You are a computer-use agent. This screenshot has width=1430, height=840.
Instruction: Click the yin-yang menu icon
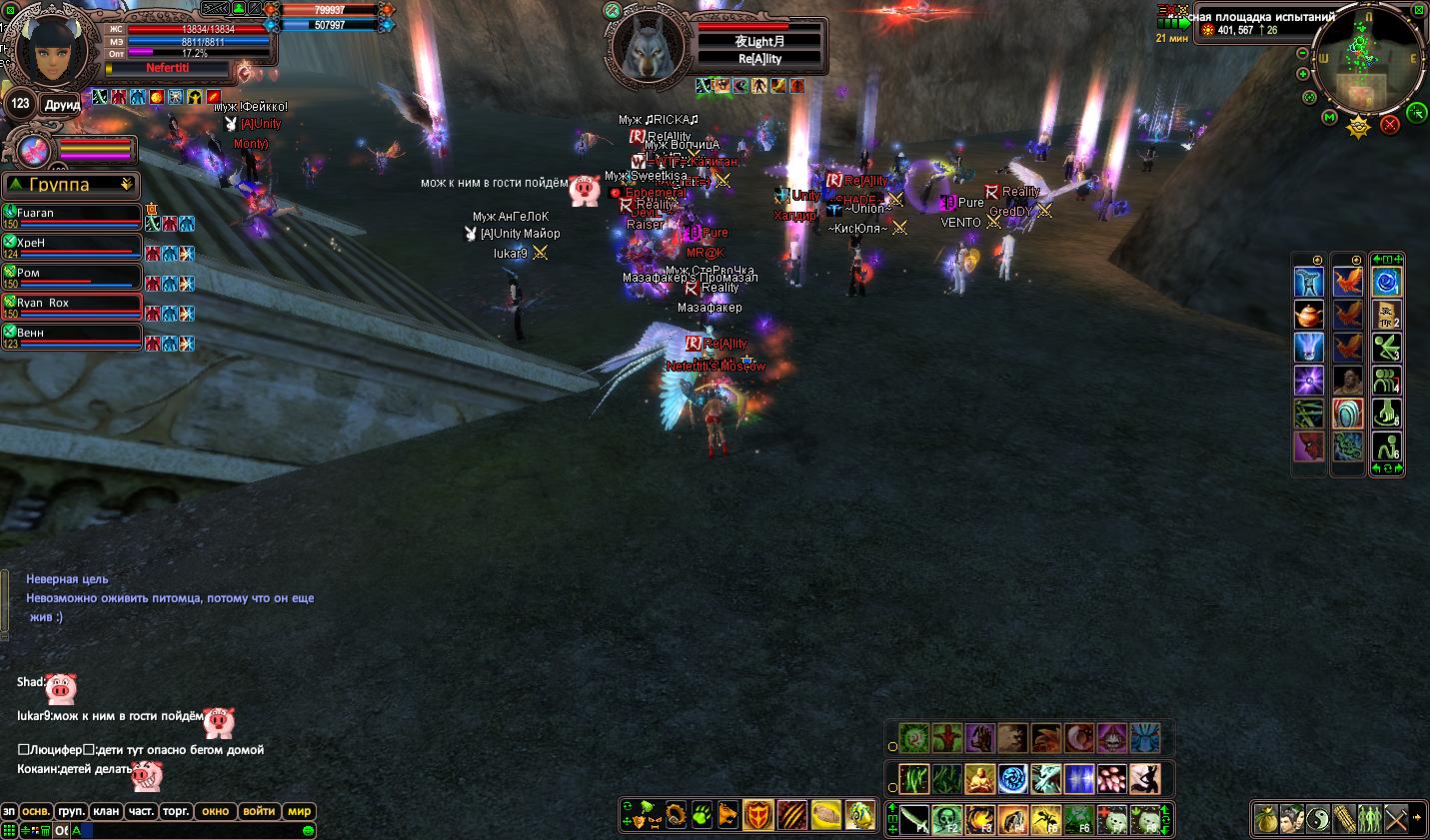1318,818
